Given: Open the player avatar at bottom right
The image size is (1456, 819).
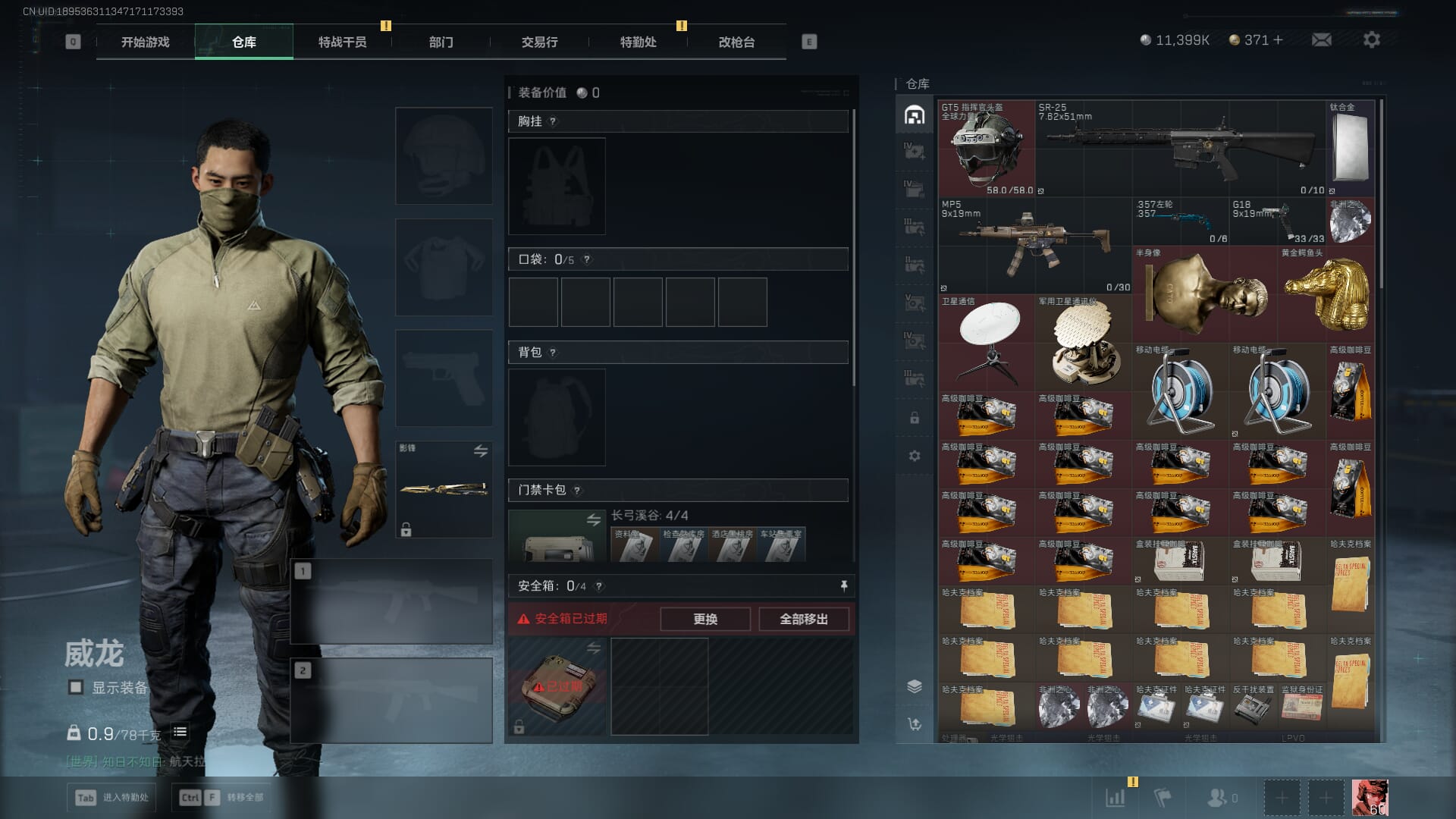Looking at the screenshot, I should pos(1370,798).
